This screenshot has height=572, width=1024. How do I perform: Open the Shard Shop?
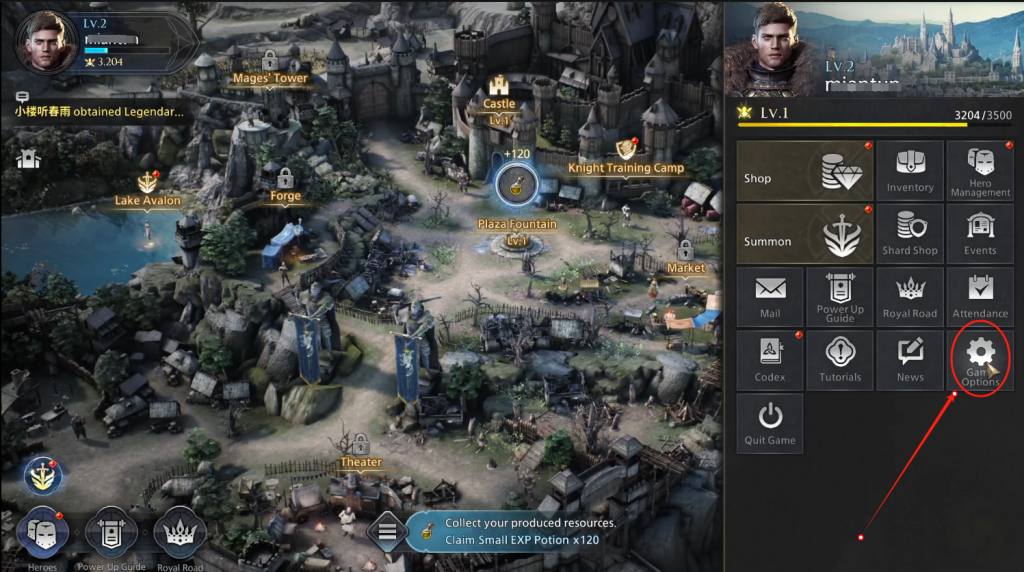click(909, 234)
